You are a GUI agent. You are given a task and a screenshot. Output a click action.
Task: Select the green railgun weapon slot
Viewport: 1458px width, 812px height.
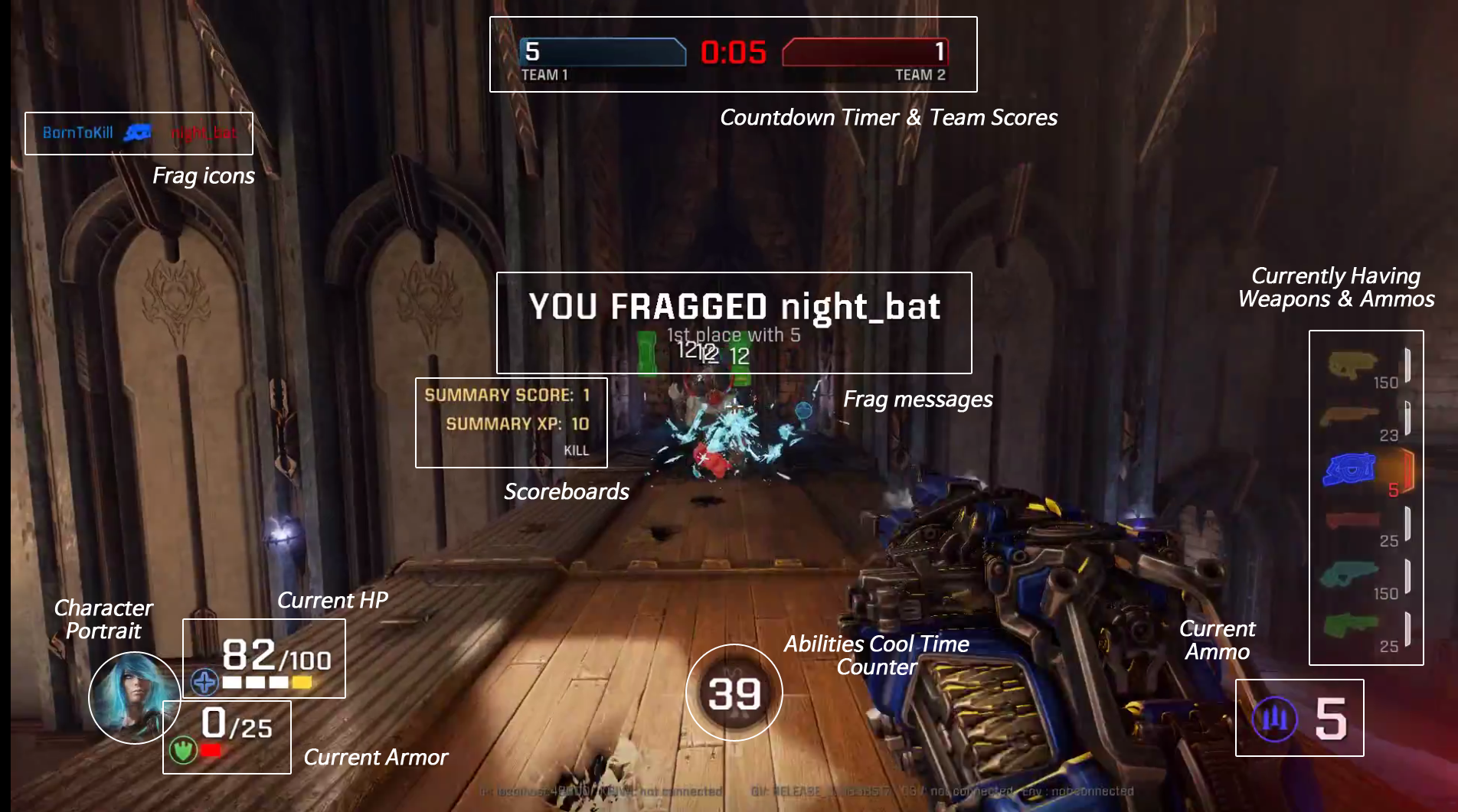point(1350,625)
